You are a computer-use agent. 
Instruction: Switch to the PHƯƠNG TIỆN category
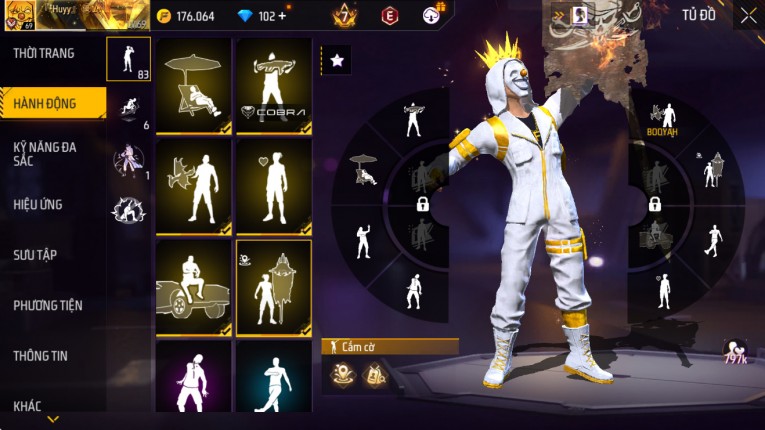point(48,305)
